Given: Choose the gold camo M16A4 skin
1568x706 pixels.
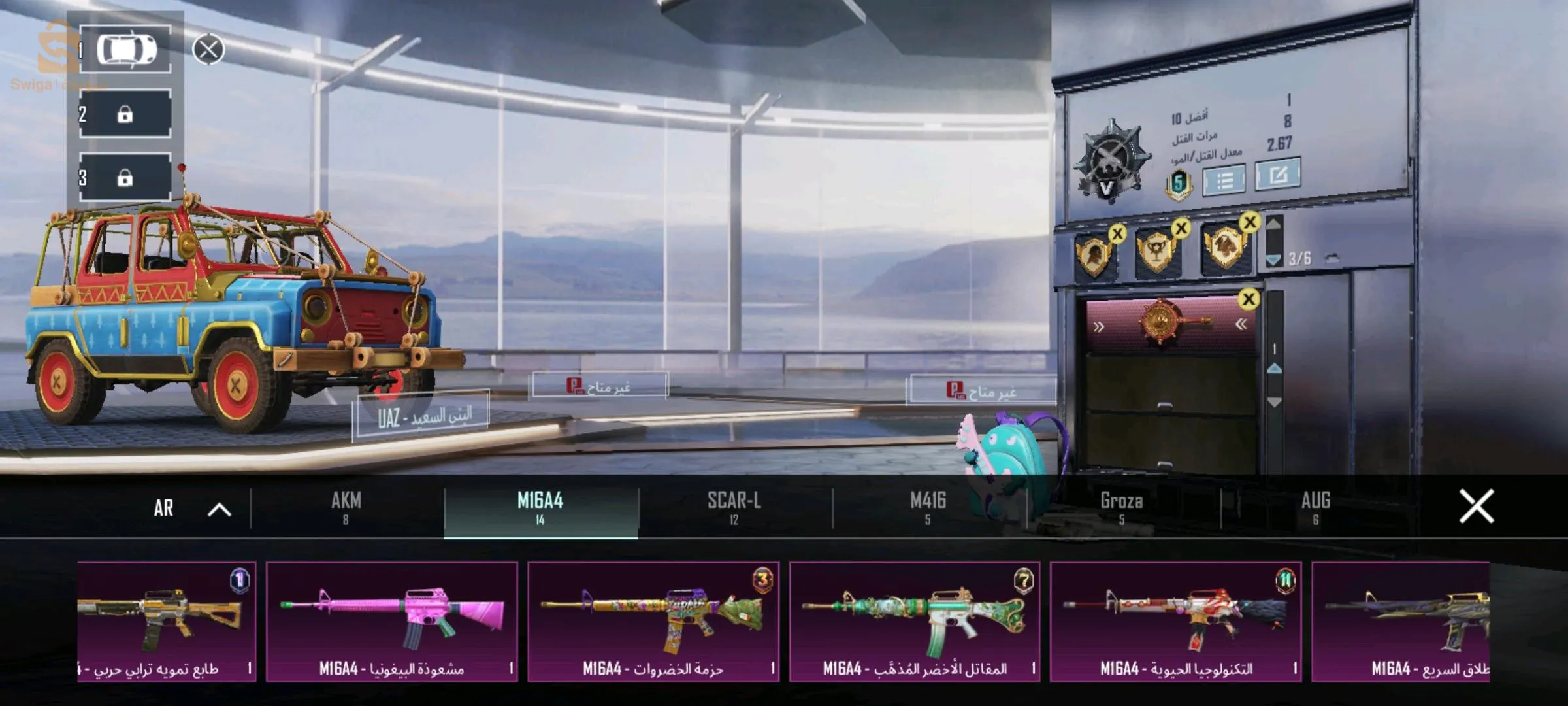Looking at the screenshot, I should (x=167, y=621).
